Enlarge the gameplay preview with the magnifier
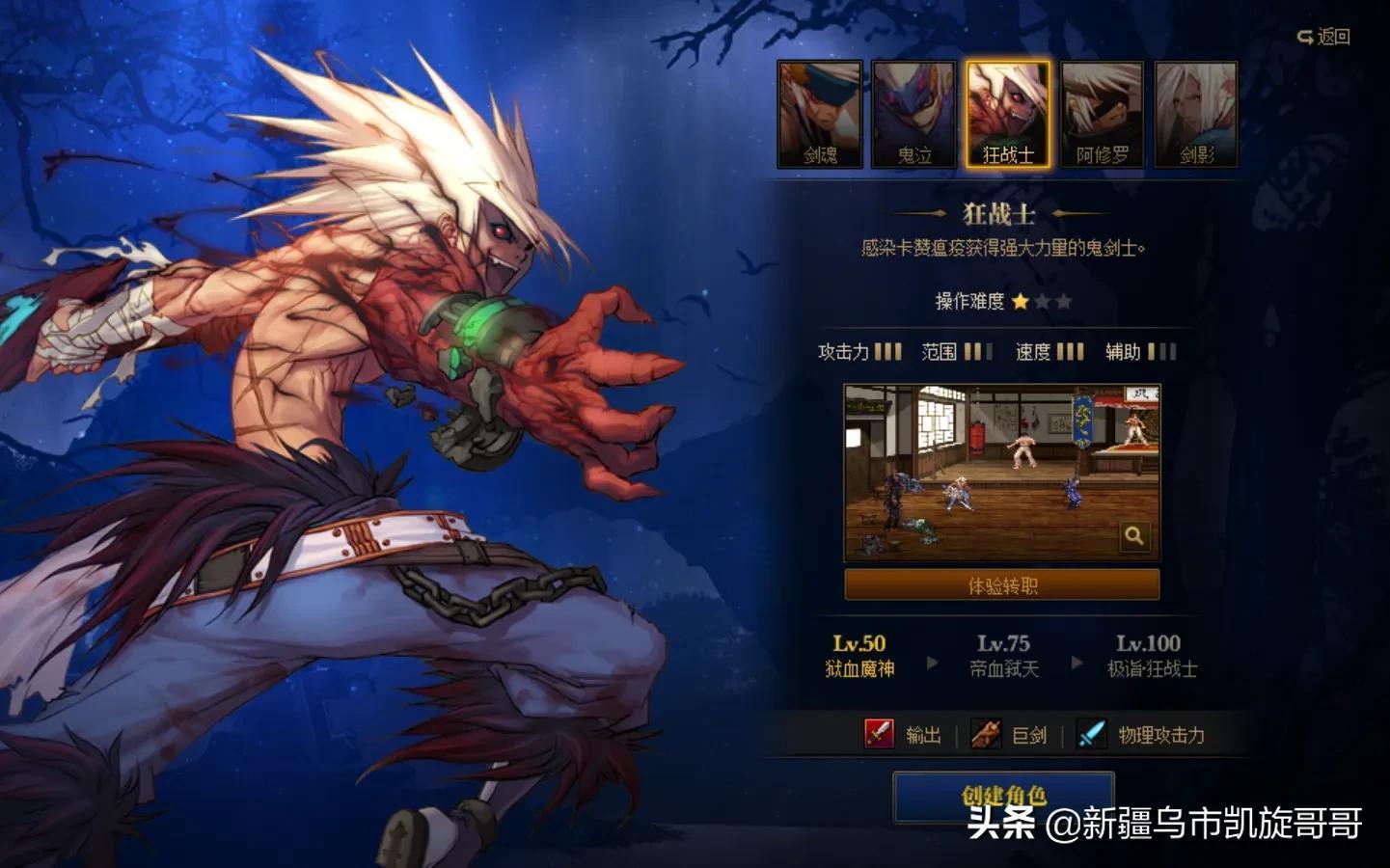Image resolution: width=1390 pixels, height=868 pixels. click(1134, 536)
